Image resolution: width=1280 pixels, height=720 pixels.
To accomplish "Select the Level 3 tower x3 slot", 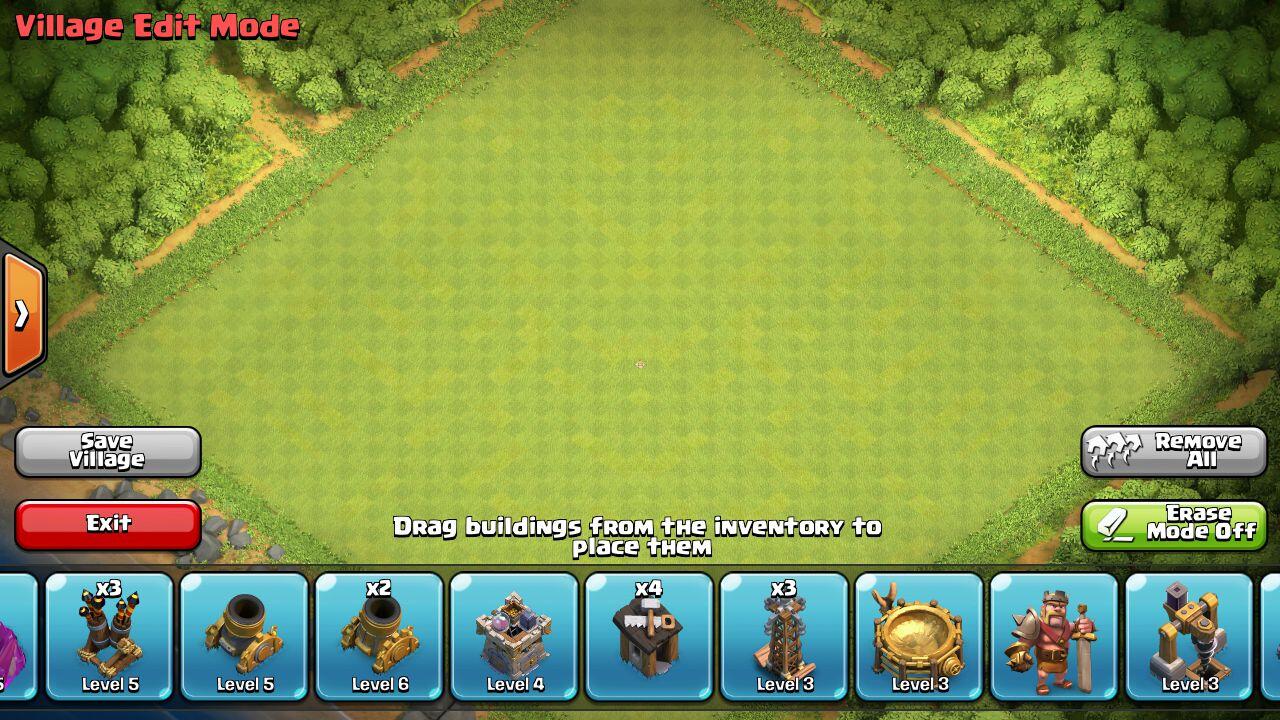I will 784,636.
